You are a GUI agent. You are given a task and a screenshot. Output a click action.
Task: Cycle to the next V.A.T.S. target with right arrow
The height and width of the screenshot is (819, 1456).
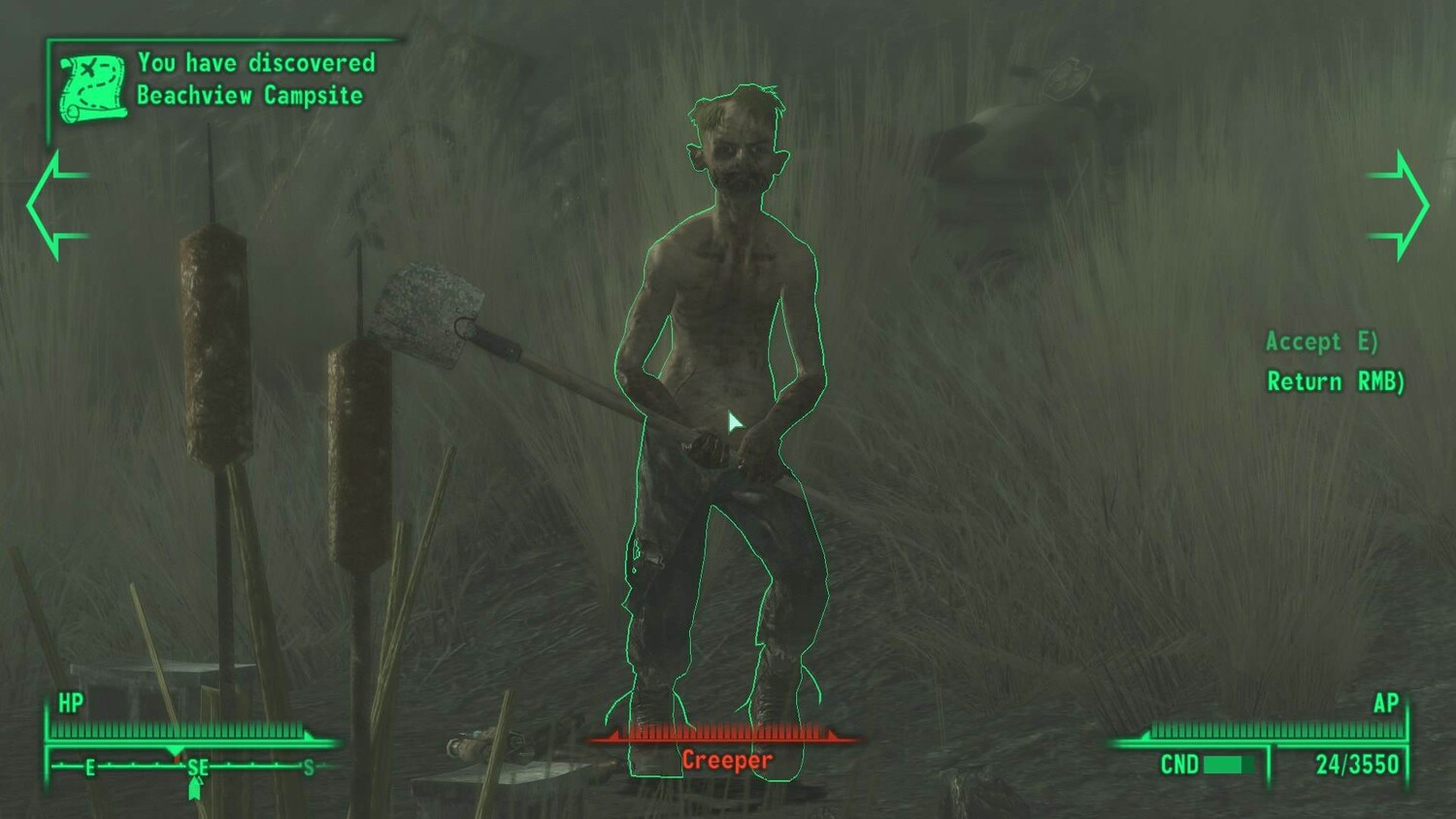click(x=1401, y=205)
